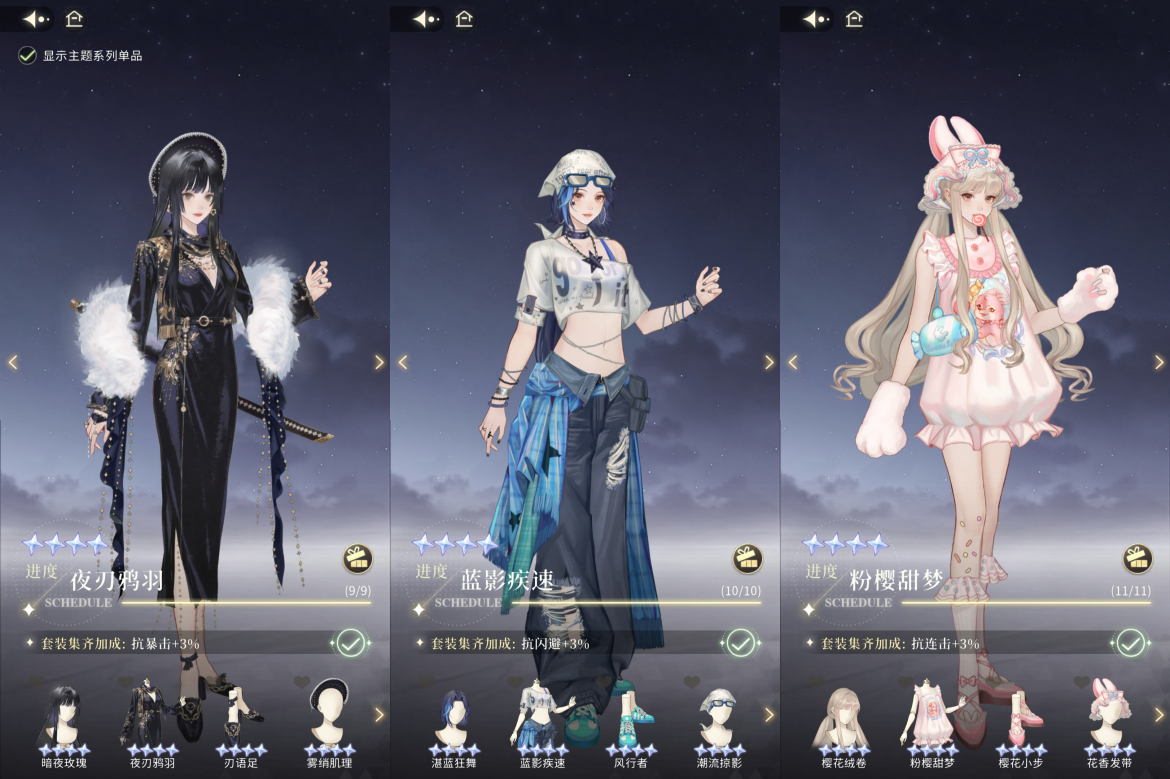The width and height of the screenshot is (1170, 779).
Task: Click the checkmark beside 抗暴击+3% set bonus
Action: 350,643
